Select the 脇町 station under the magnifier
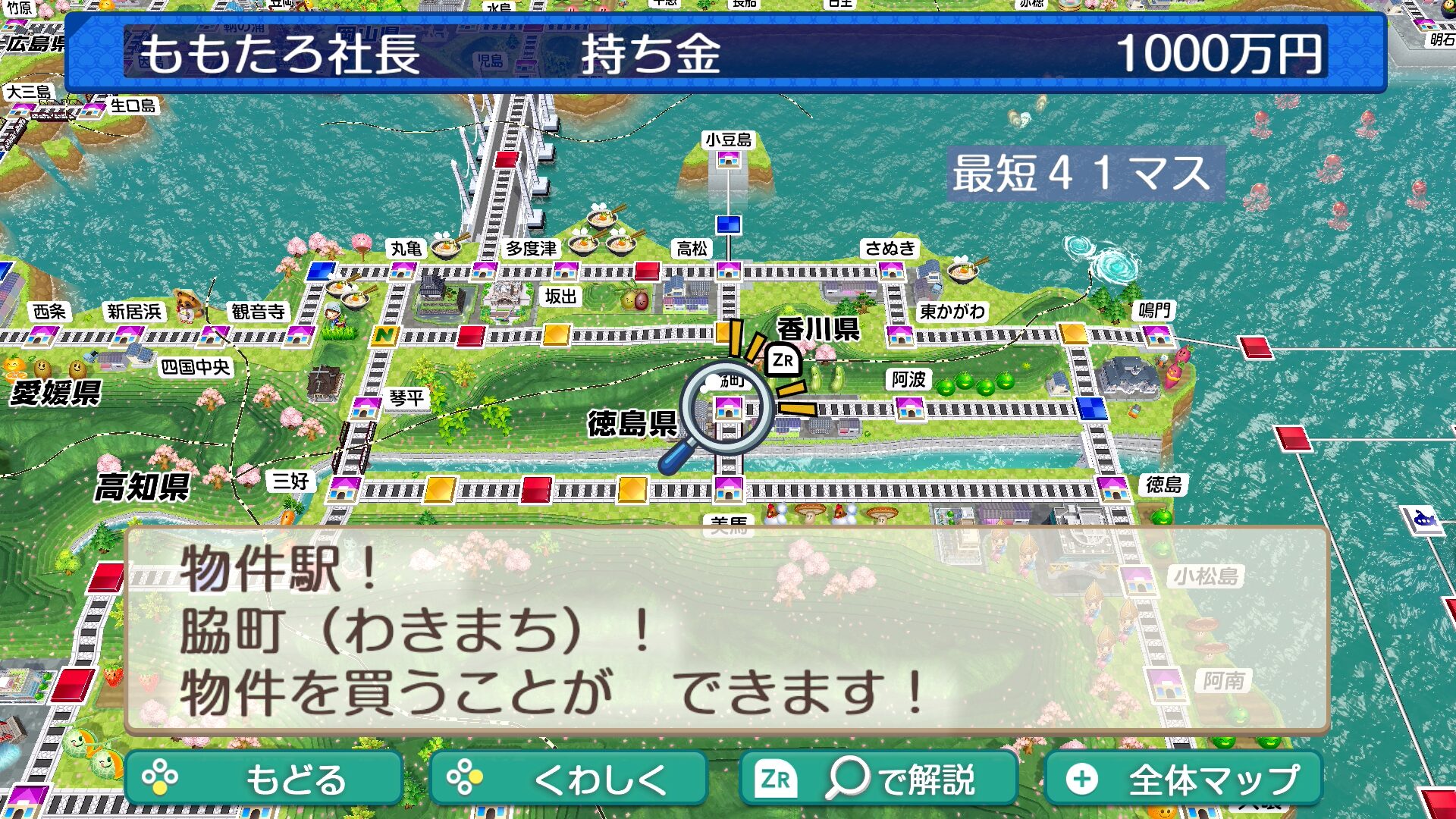This screenshot has height=819, width=1456. pos(729,409)
